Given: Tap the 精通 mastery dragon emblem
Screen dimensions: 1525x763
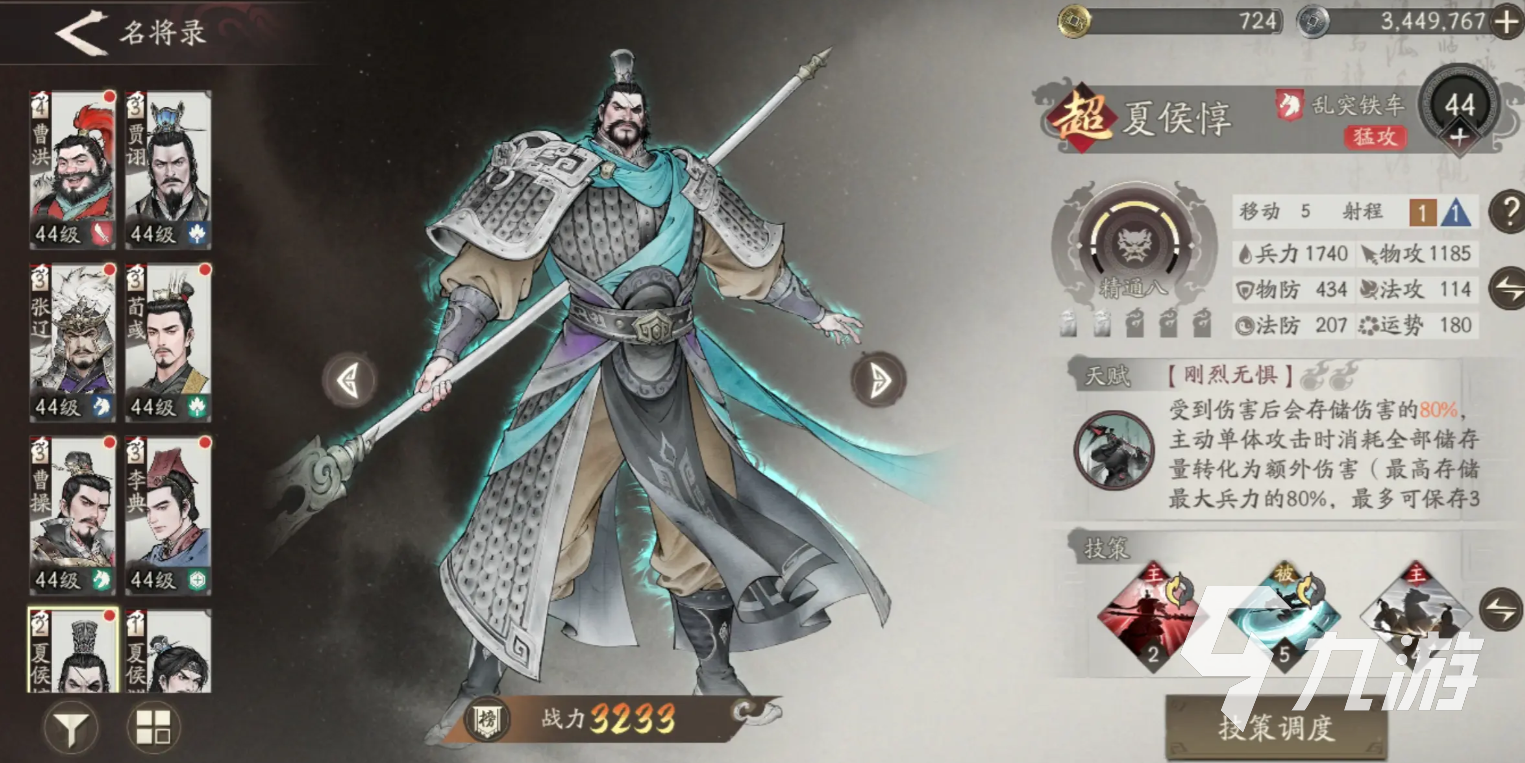Looking at the screenshot, I should [1136, 241].
